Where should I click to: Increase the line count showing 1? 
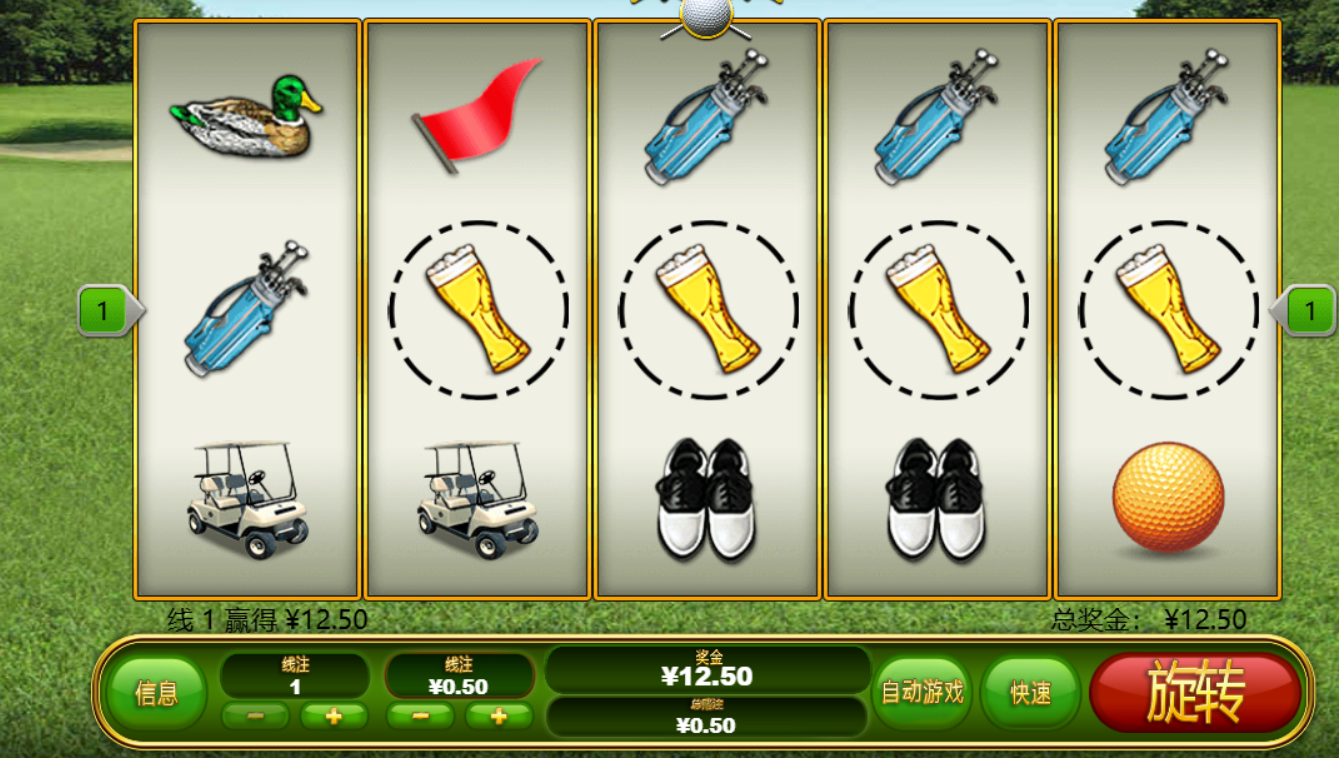[x=333, y=716]
